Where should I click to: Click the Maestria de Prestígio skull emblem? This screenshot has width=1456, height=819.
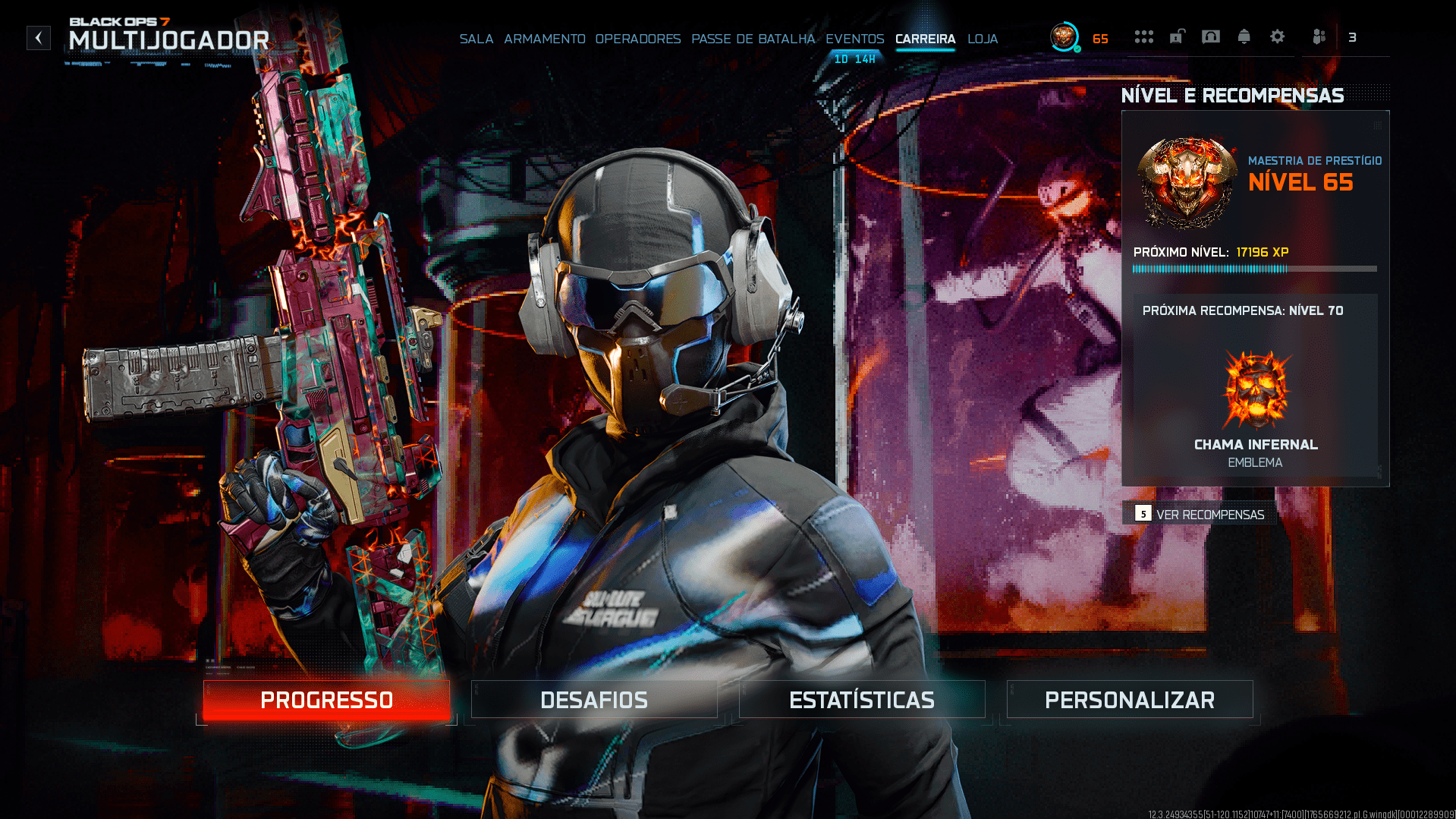point(1186,184)
